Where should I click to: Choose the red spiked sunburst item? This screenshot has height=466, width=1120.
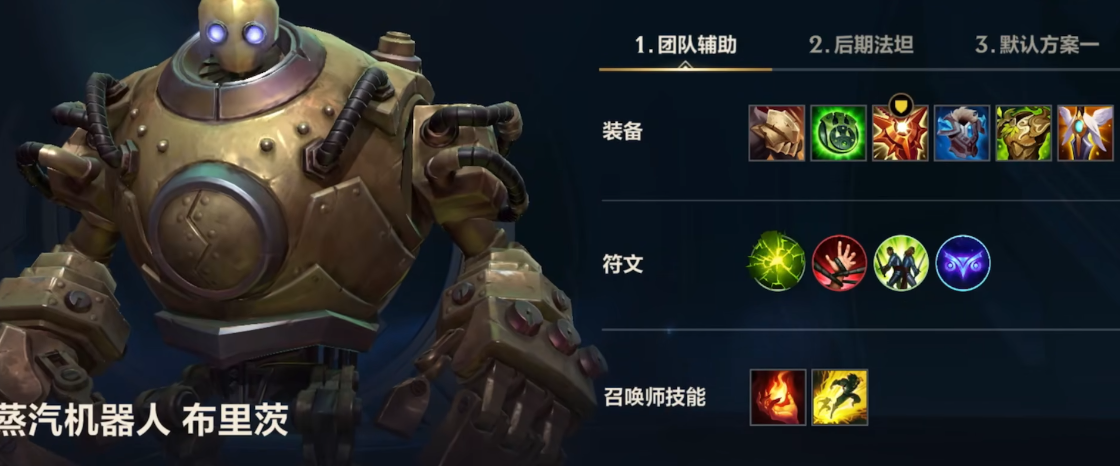900,133
